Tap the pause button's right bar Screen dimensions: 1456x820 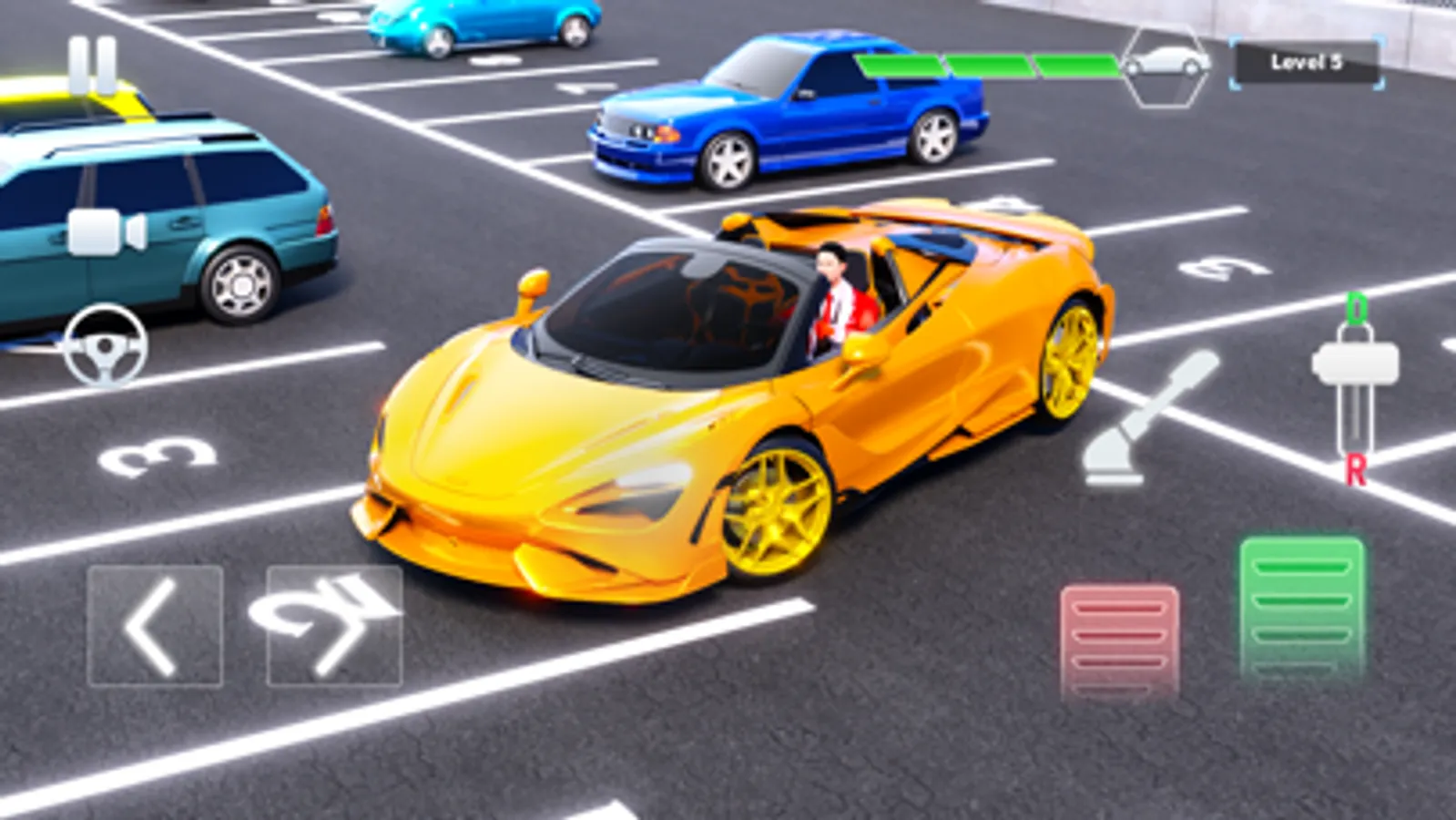[107, 62]
